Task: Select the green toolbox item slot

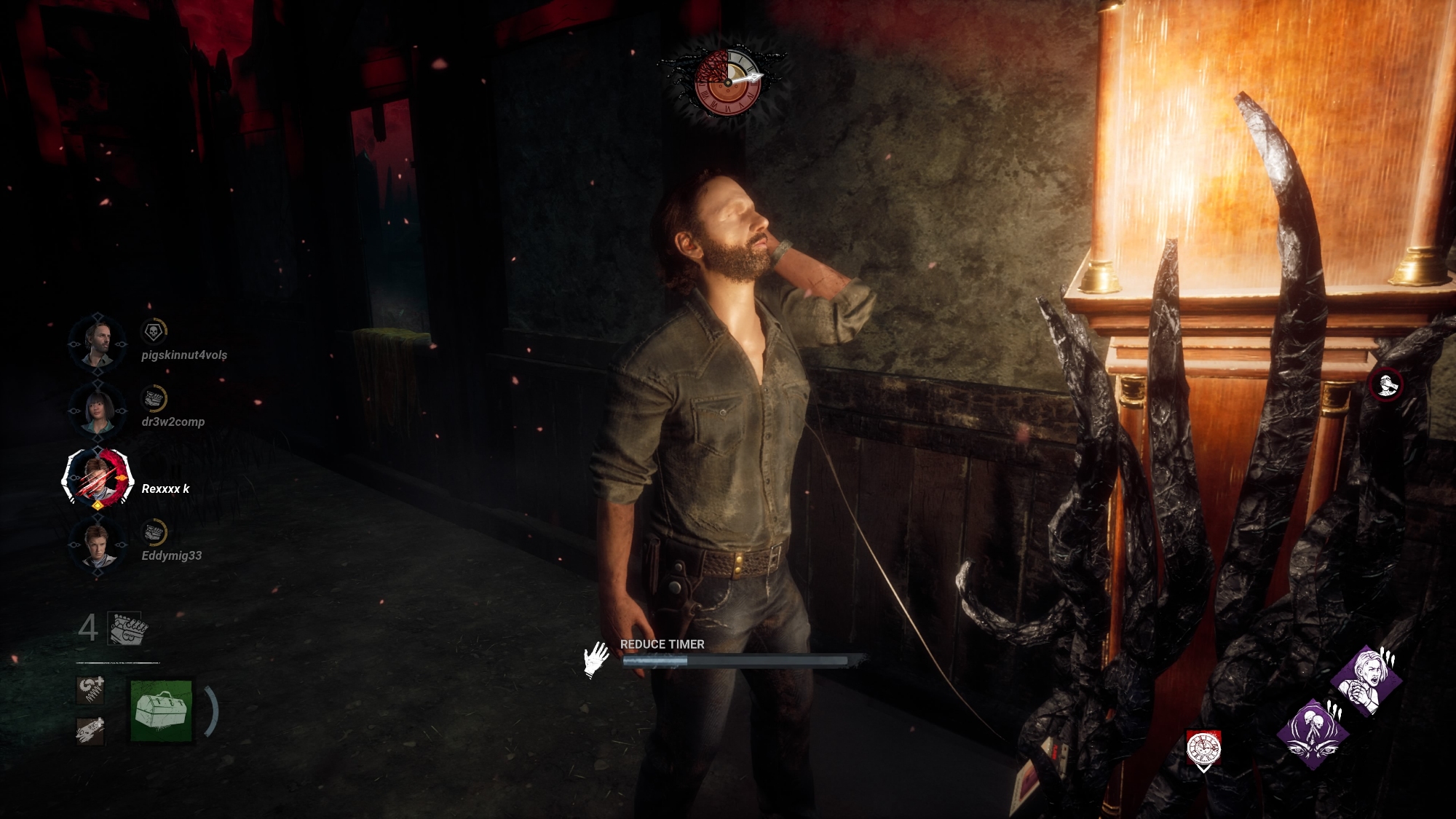Action: pos(162,711)
